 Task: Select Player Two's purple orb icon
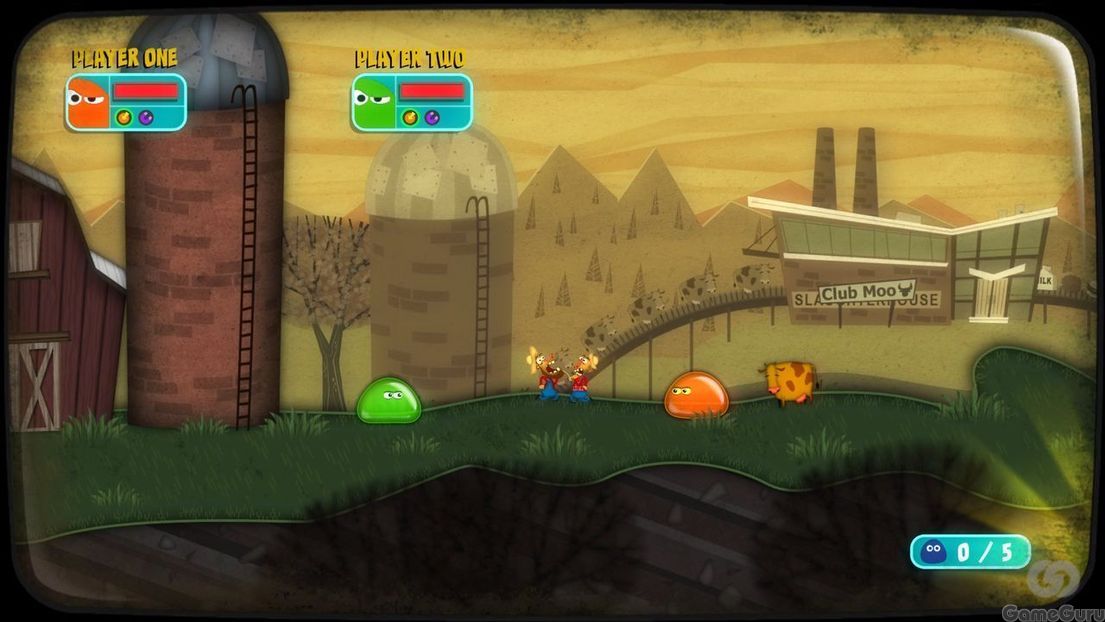pyautogui.click(x=431, y=118)
